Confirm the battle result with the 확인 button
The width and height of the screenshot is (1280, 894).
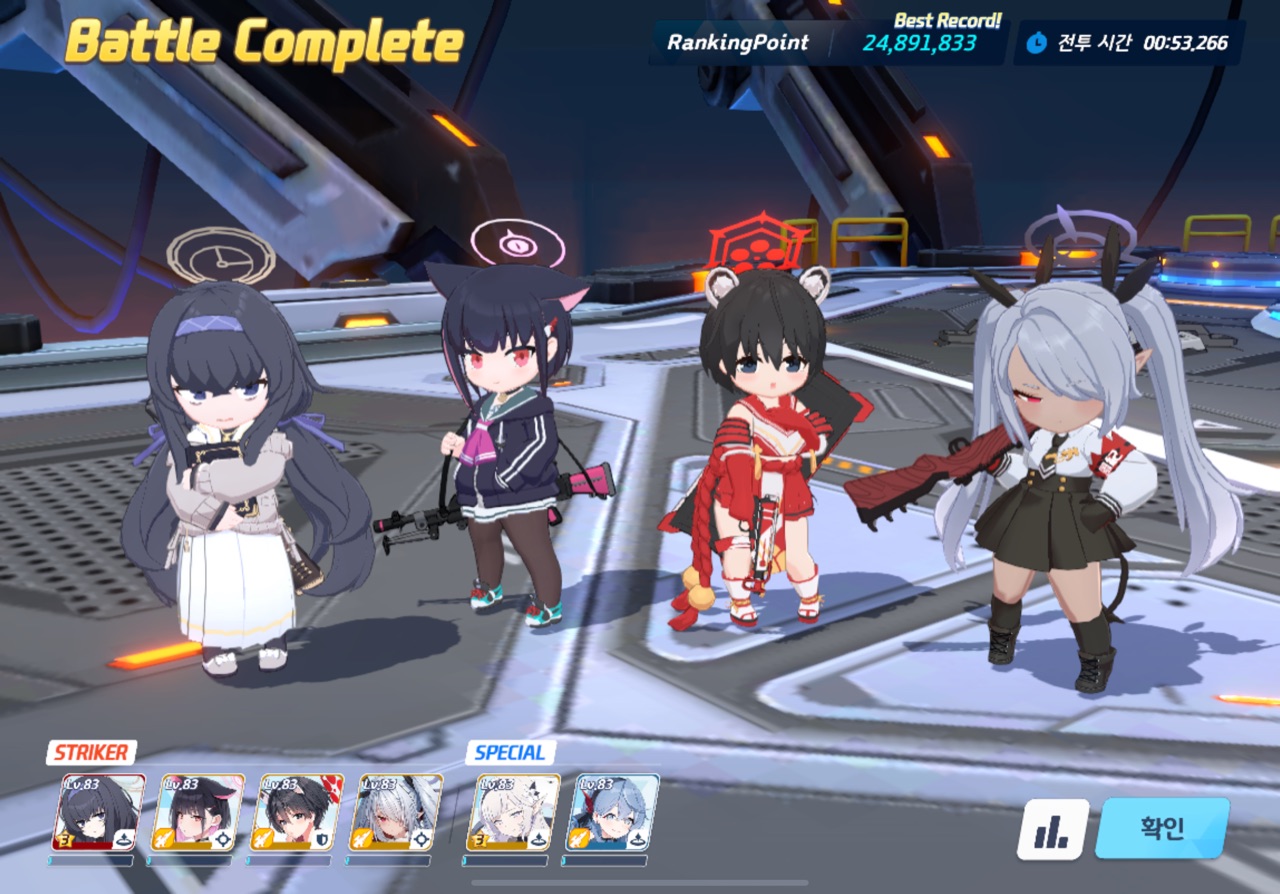(1162, 828)
